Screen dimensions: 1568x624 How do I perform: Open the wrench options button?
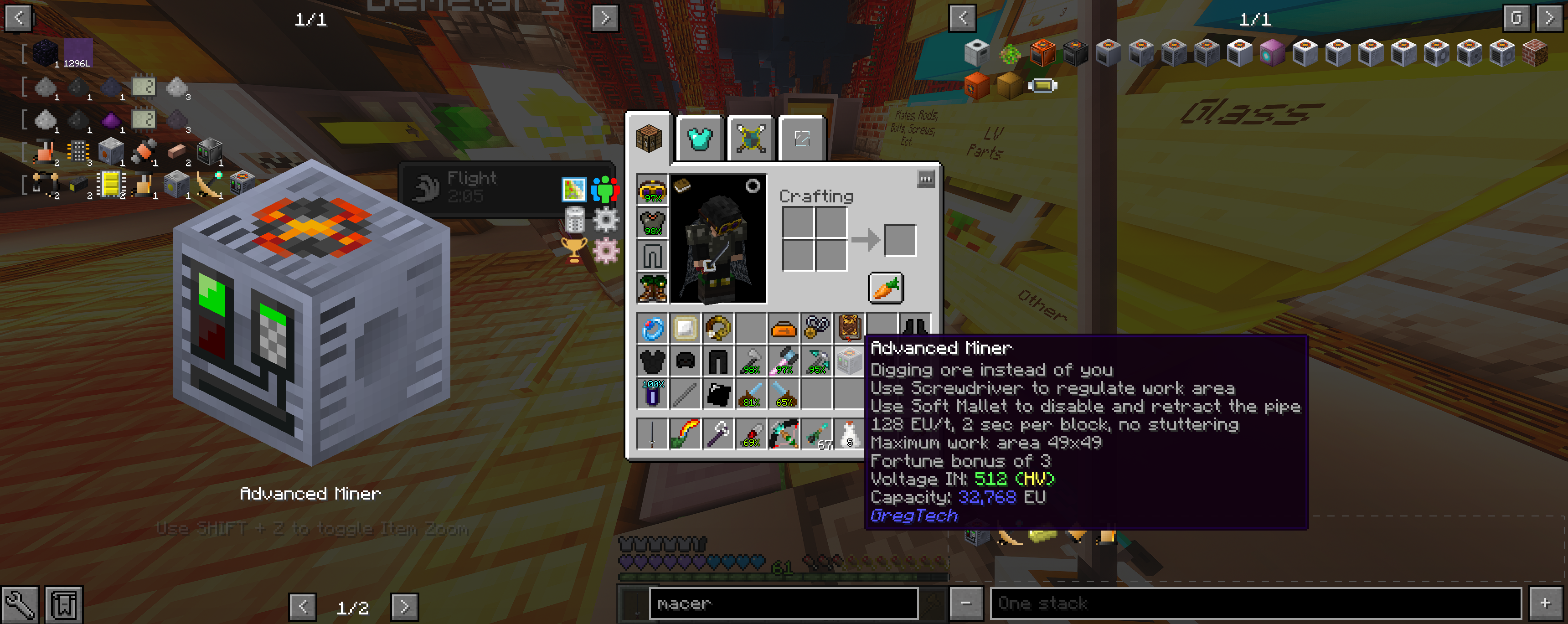20,604
